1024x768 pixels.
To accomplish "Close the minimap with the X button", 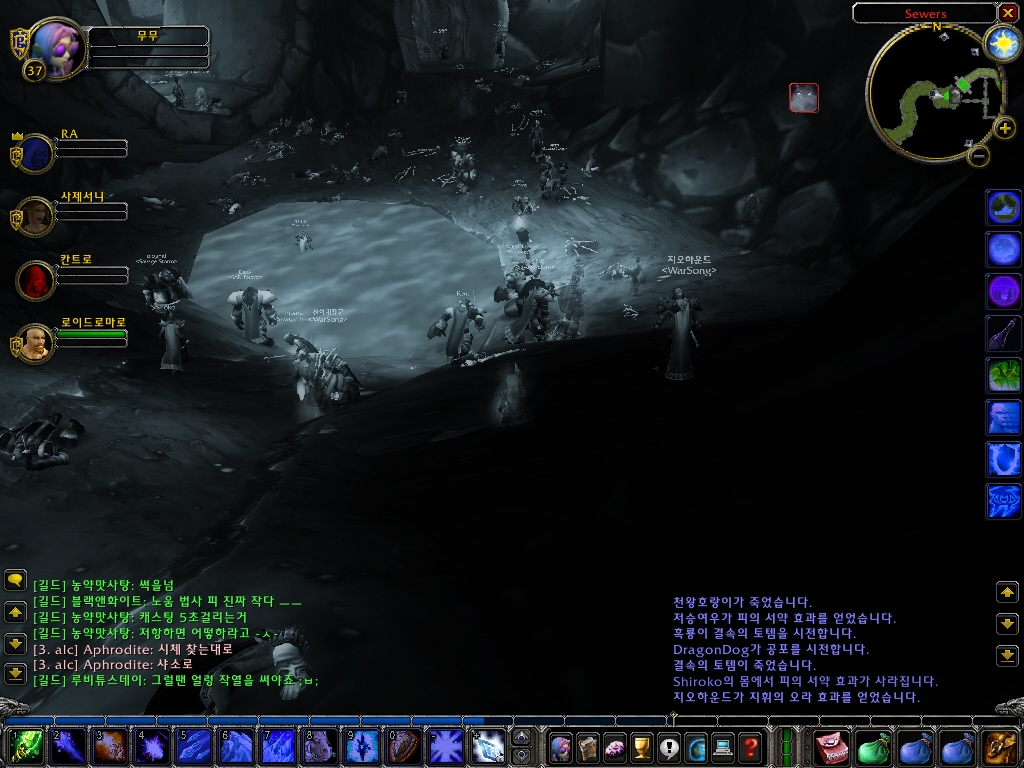I will tap(1007, 13).
